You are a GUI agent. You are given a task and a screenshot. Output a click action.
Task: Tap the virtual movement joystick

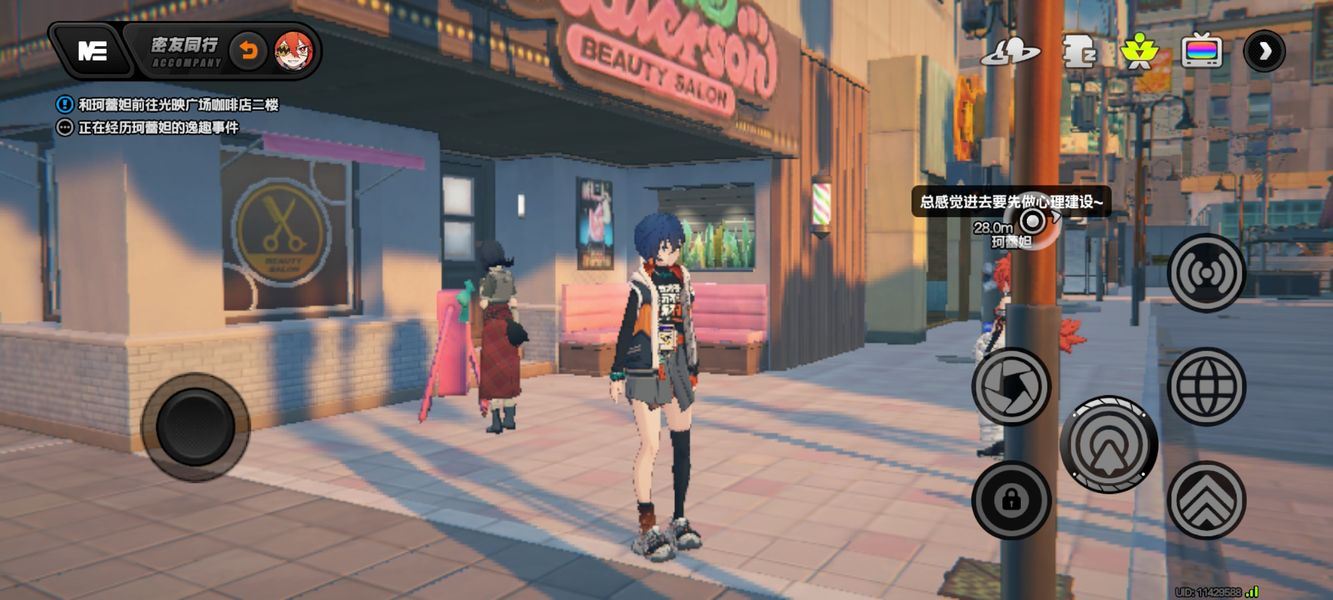(195, 427)
